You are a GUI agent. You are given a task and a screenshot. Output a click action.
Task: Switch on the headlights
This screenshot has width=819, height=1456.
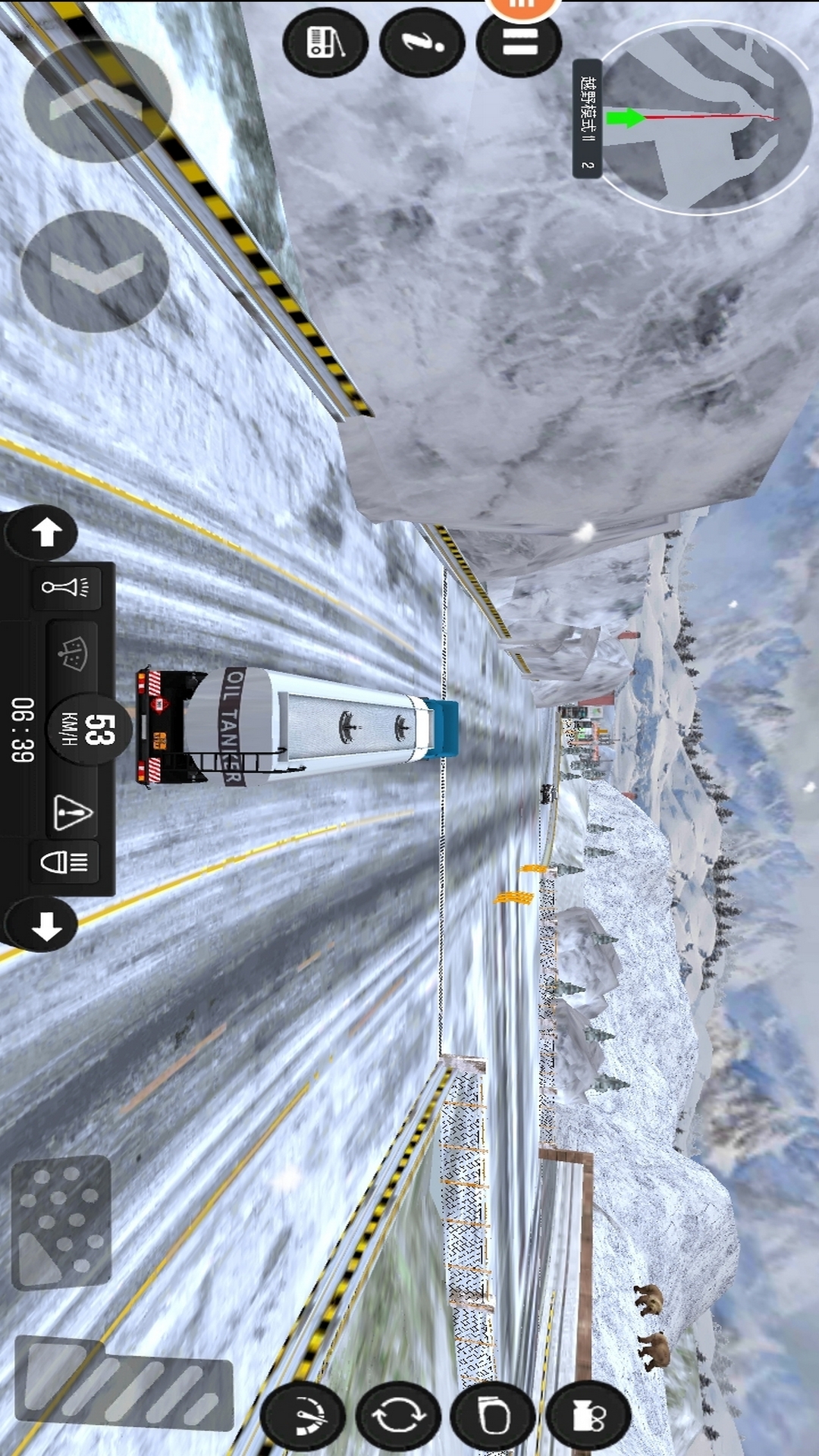click(x=64, y=862)
